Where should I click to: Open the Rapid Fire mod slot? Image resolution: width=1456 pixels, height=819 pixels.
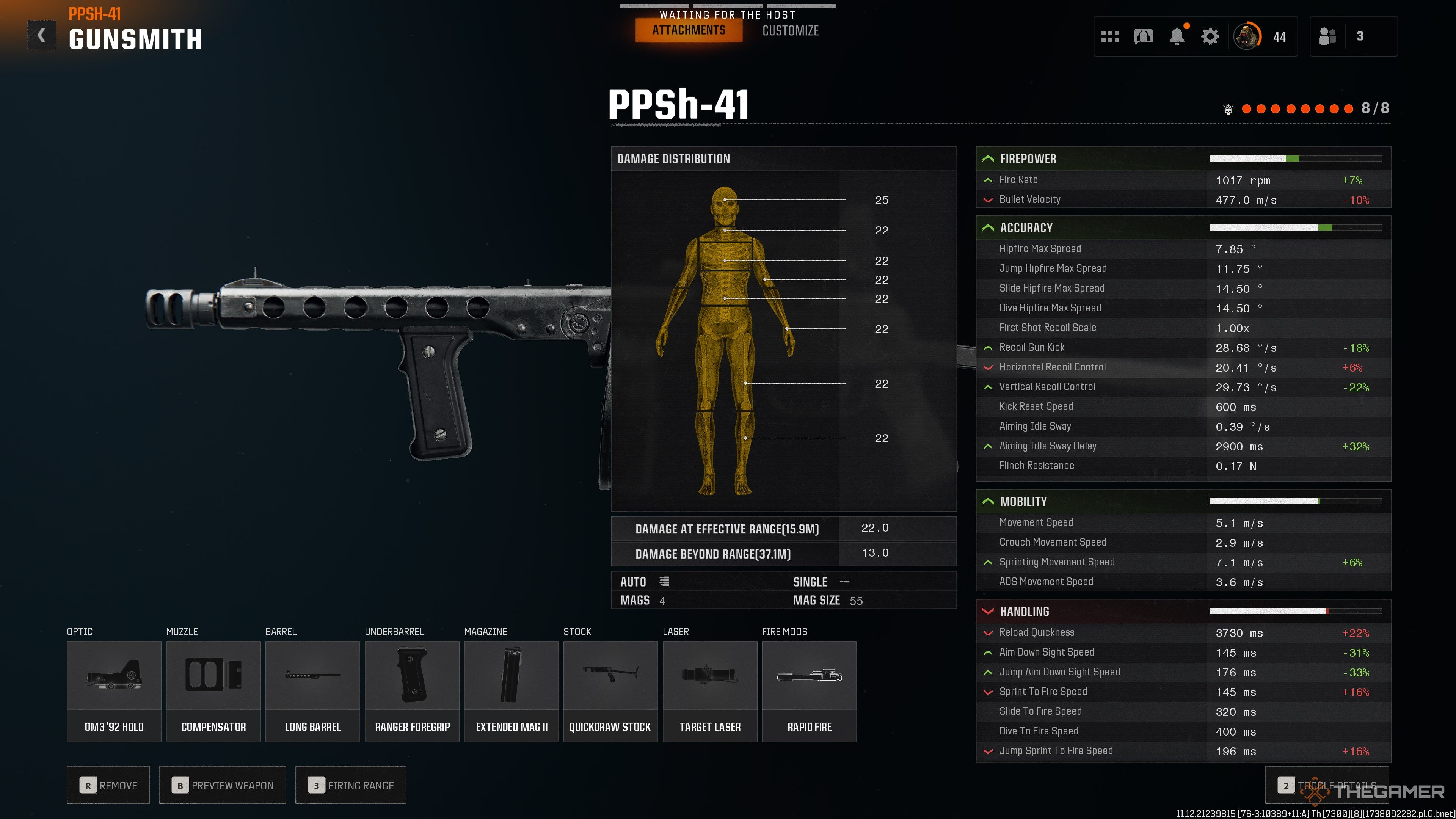[x=810, y=691]
